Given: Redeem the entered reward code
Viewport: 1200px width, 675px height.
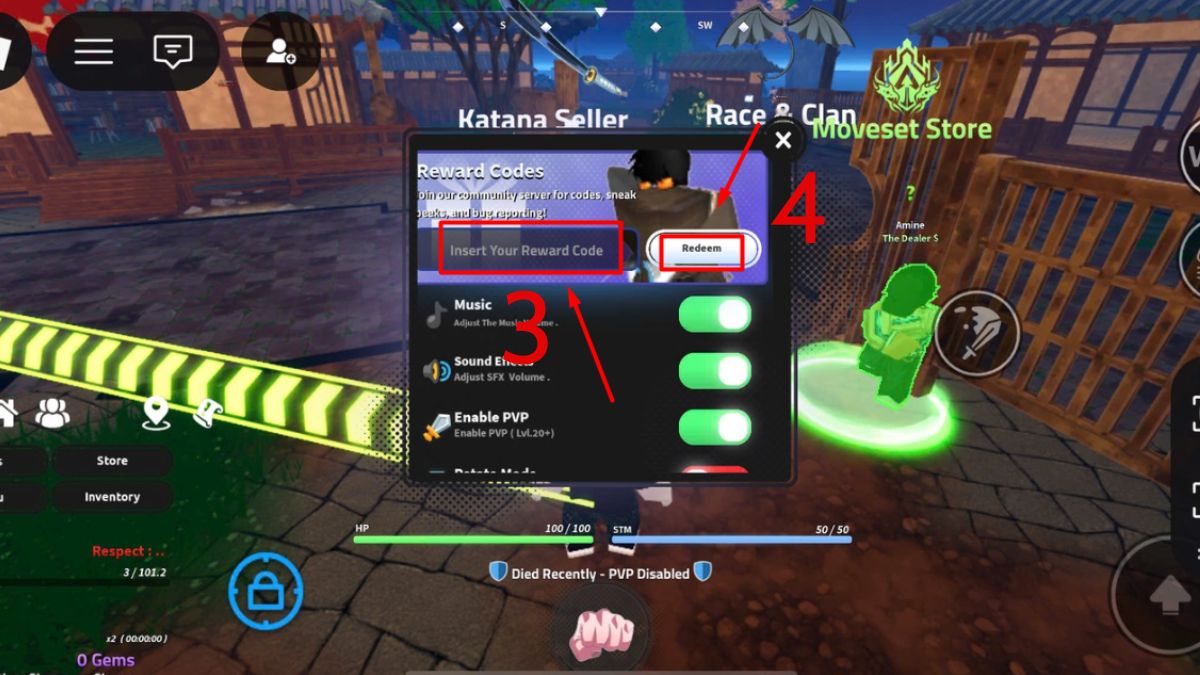Looking at the screenshot, I should click(x=701, y=248).
